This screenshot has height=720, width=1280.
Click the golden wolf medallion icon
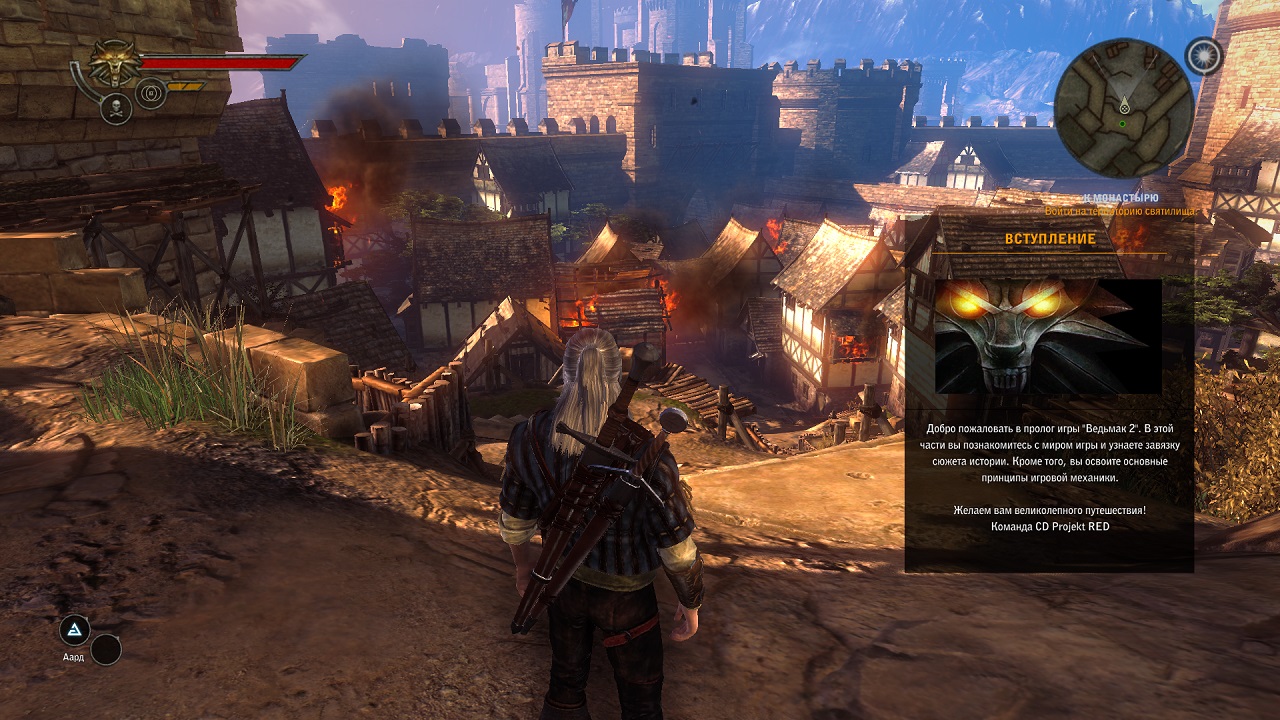click(x=115, y=63)
